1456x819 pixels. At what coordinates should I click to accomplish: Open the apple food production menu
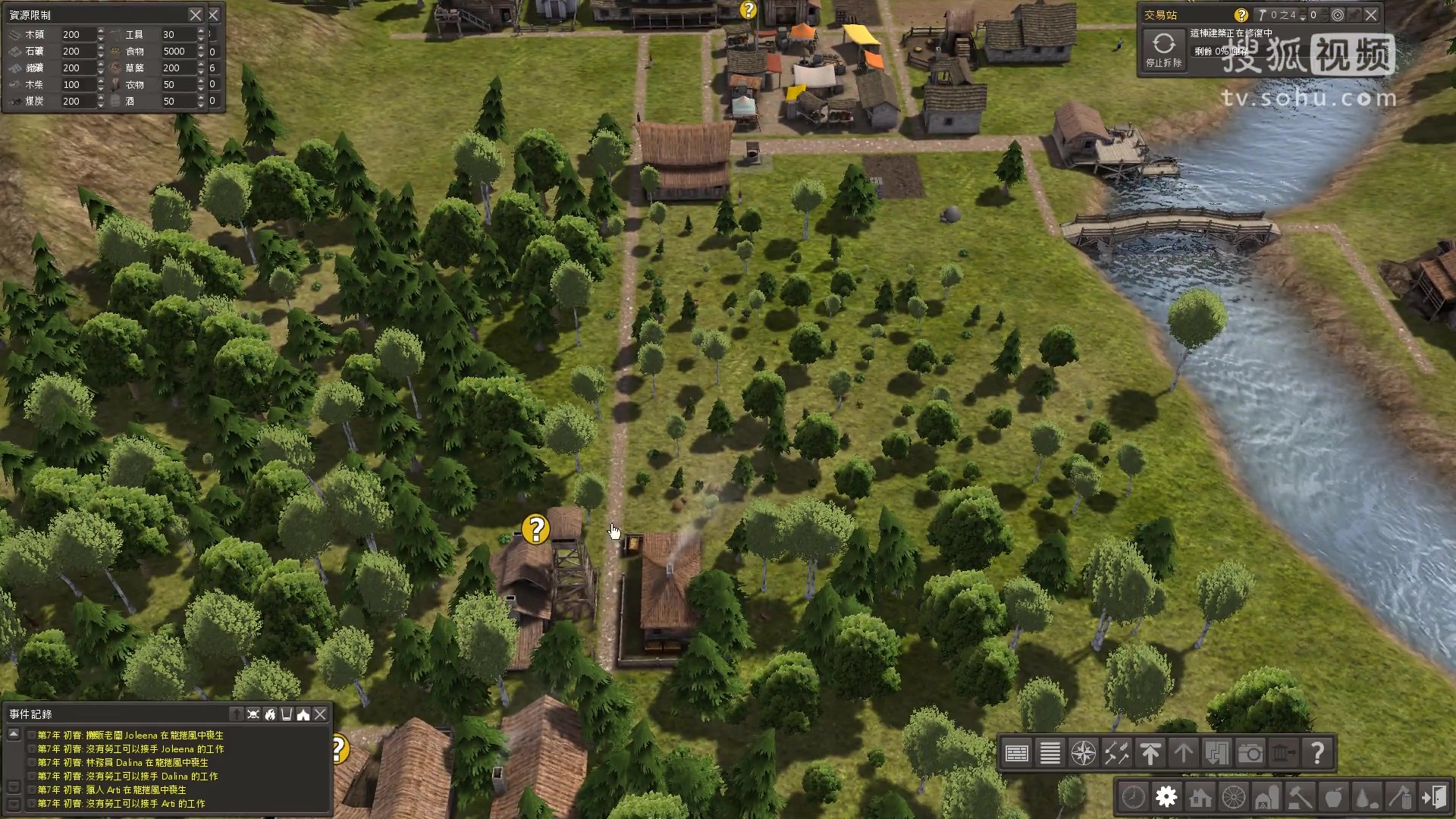pyautogui.click(x=1333, y=797)
